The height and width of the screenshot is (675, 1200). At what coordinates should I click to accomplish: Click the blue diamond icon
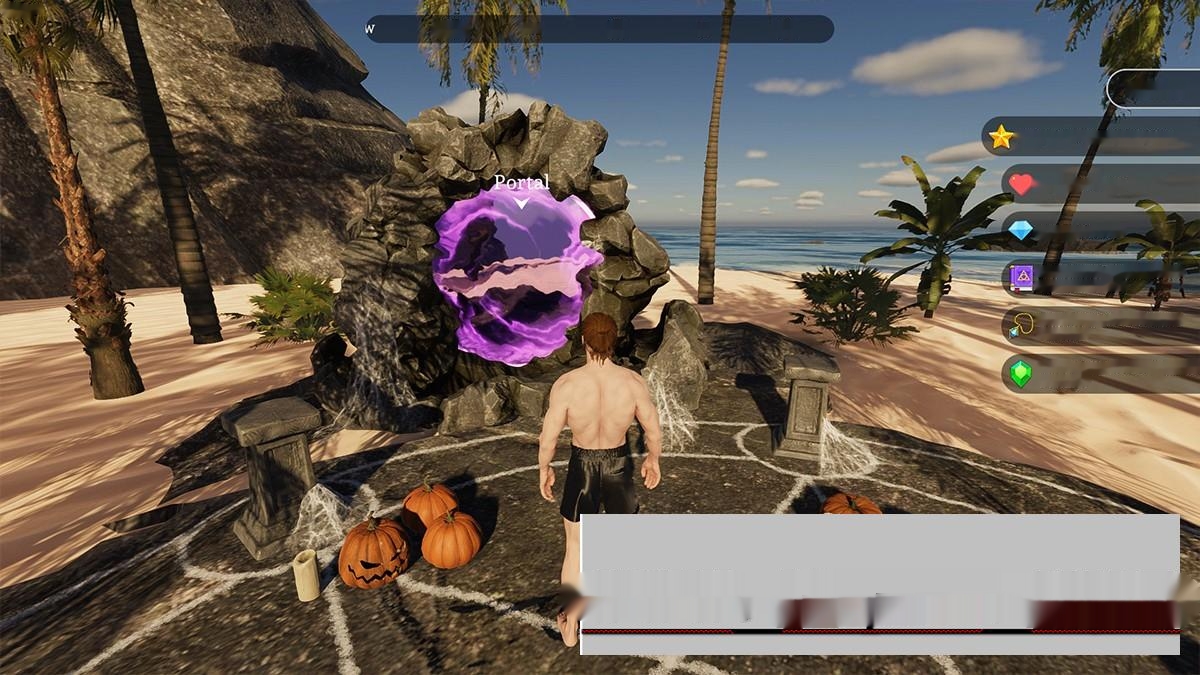coord(1021,231)
